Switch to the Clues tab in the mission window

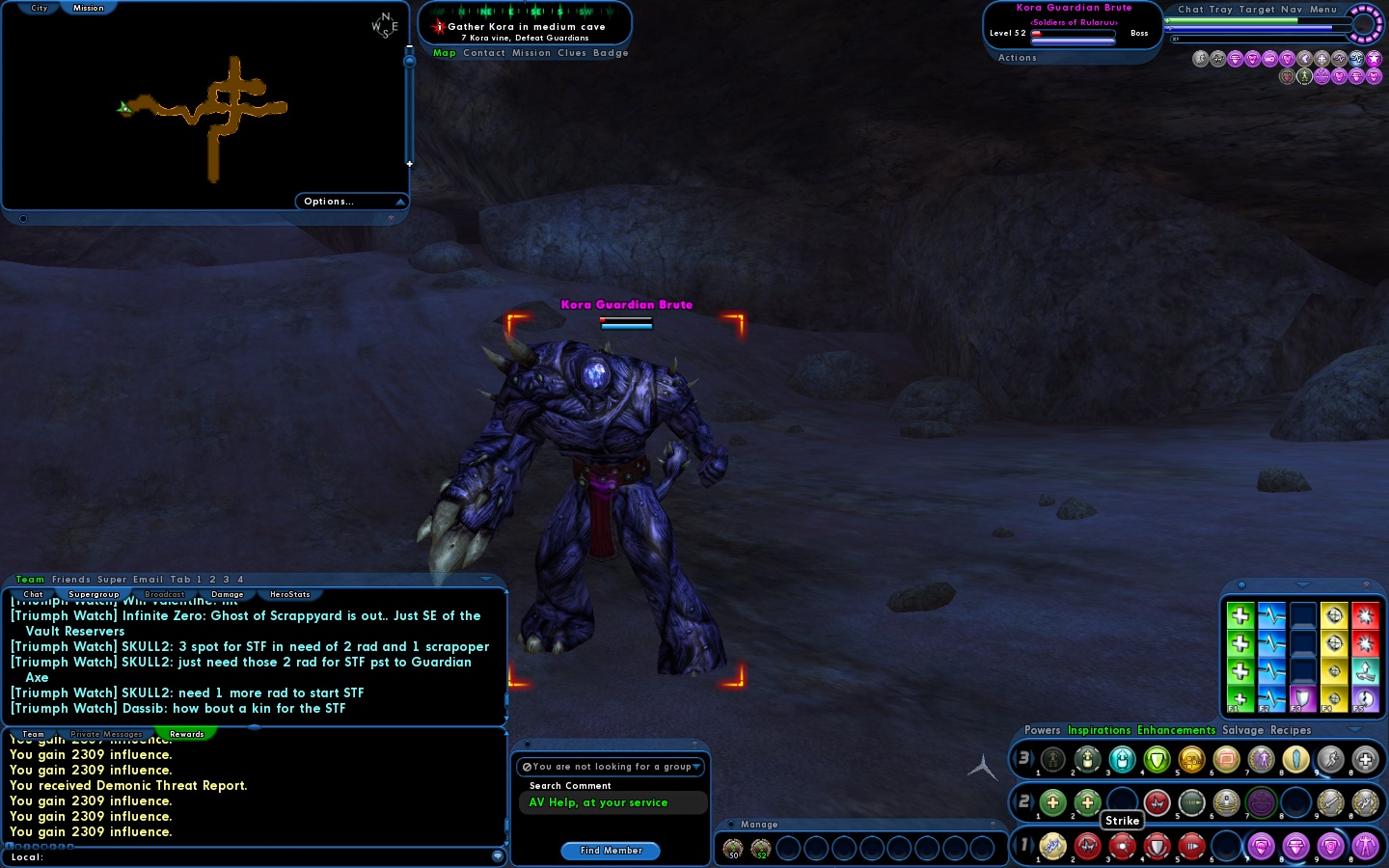[x=573, y=53]
